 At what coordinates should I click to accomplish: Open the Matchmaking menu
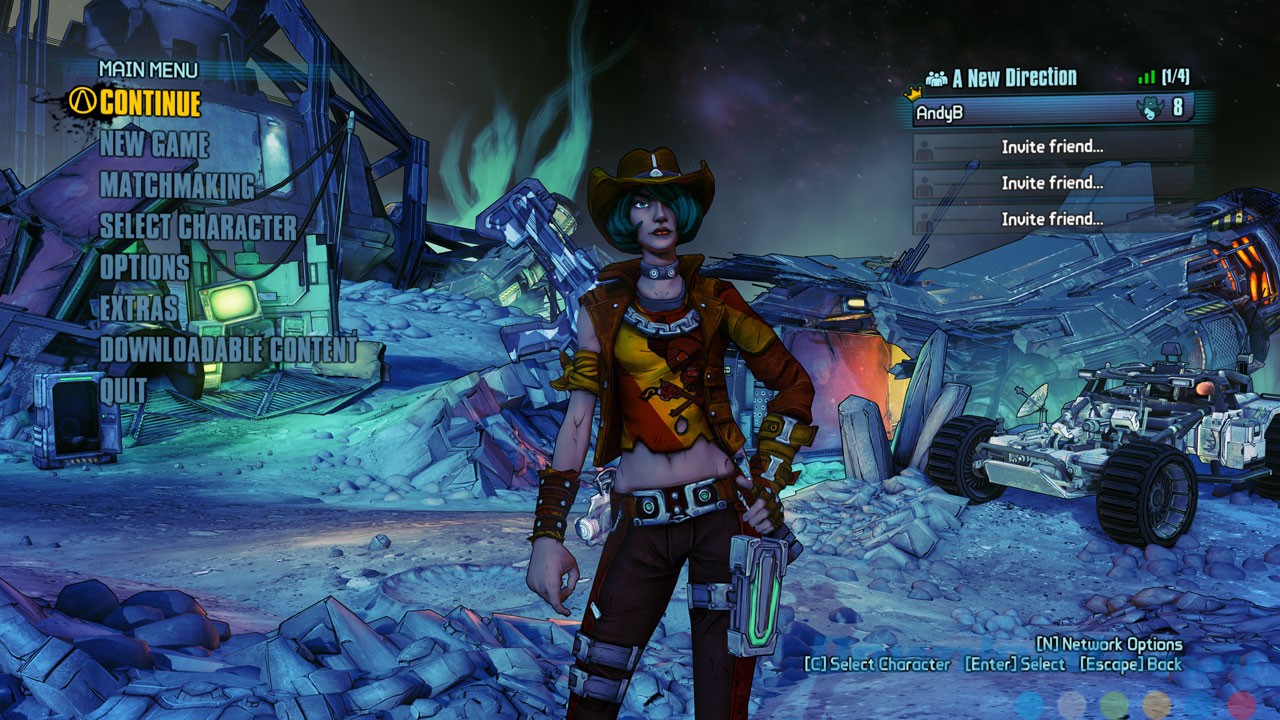click(x=177, y=186)
